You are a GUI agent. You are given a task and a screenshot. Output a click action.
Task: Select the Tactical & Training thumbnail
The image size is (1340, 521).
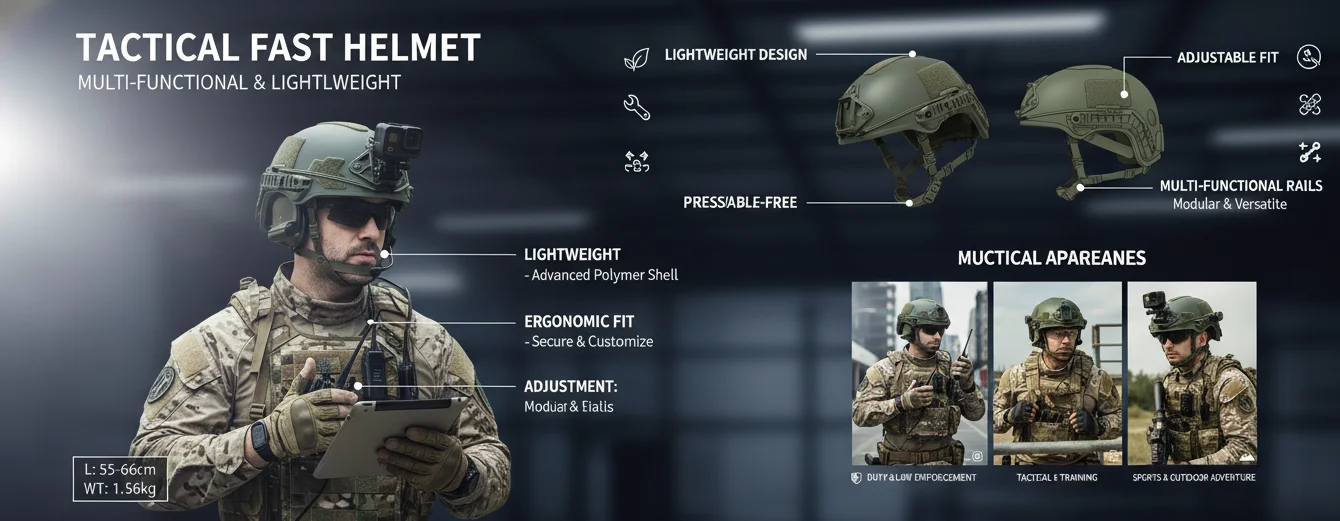[1057, 373]
